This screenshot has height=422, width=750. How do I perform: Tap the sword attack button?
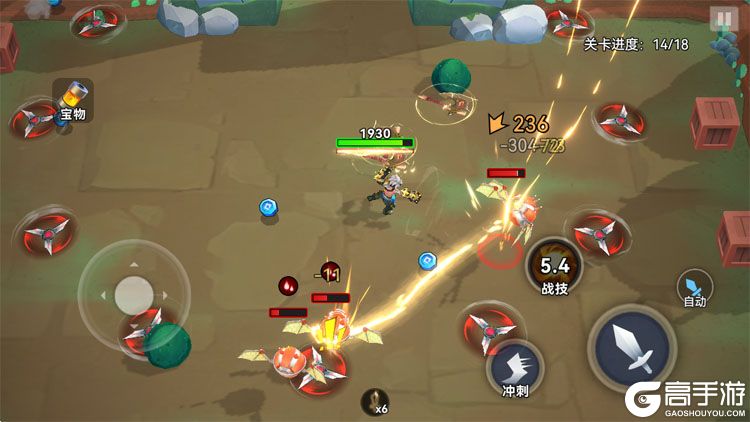click(632, 346)
